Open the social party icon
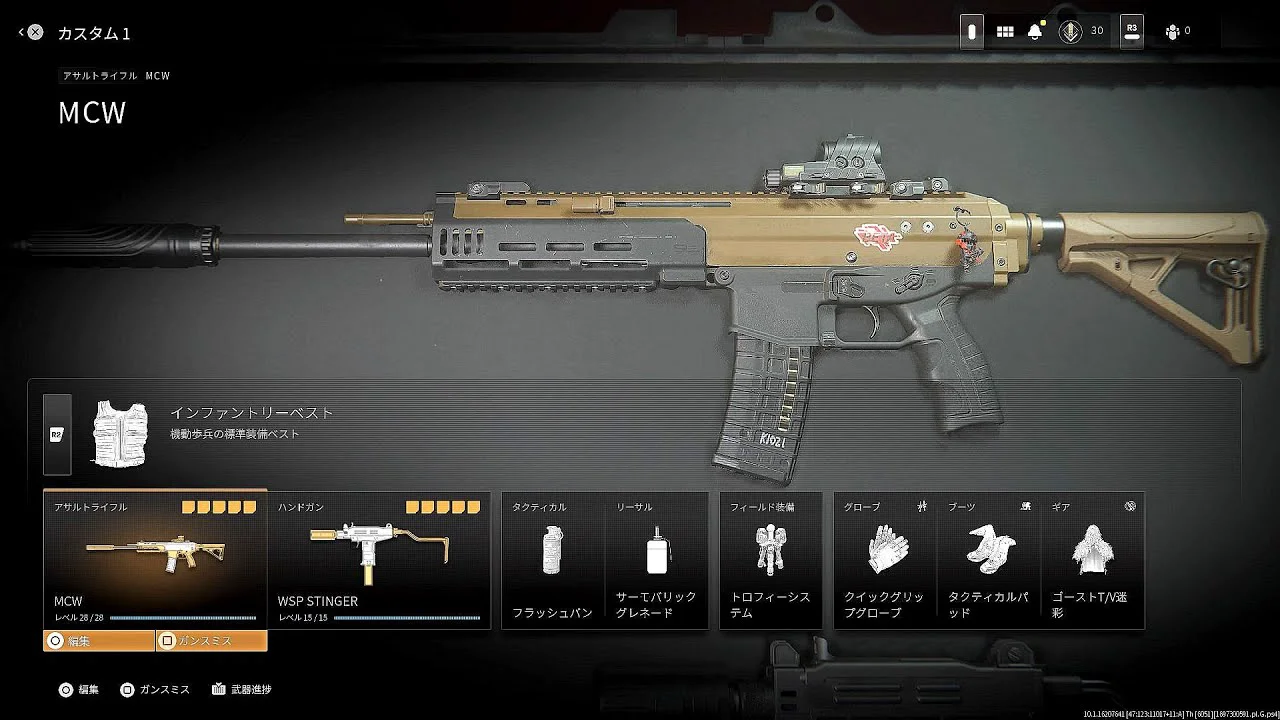 (x=1172, y=32)
